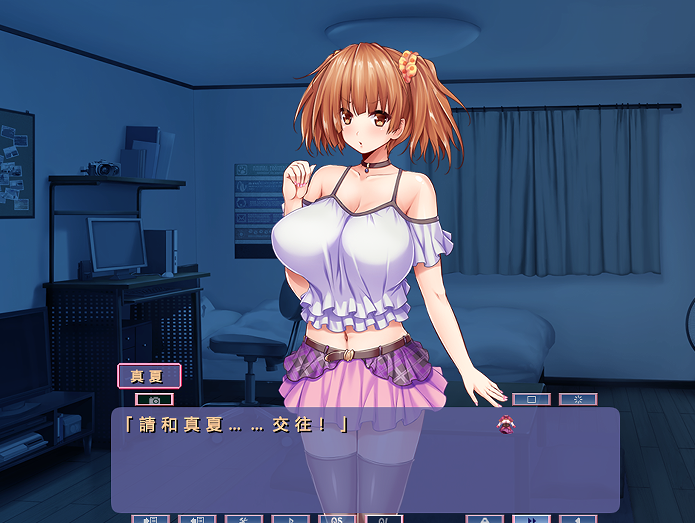The image size is (695, 523).
Task: Click the pink lips icon in the dialogue box
Action: tap(506, 425)
